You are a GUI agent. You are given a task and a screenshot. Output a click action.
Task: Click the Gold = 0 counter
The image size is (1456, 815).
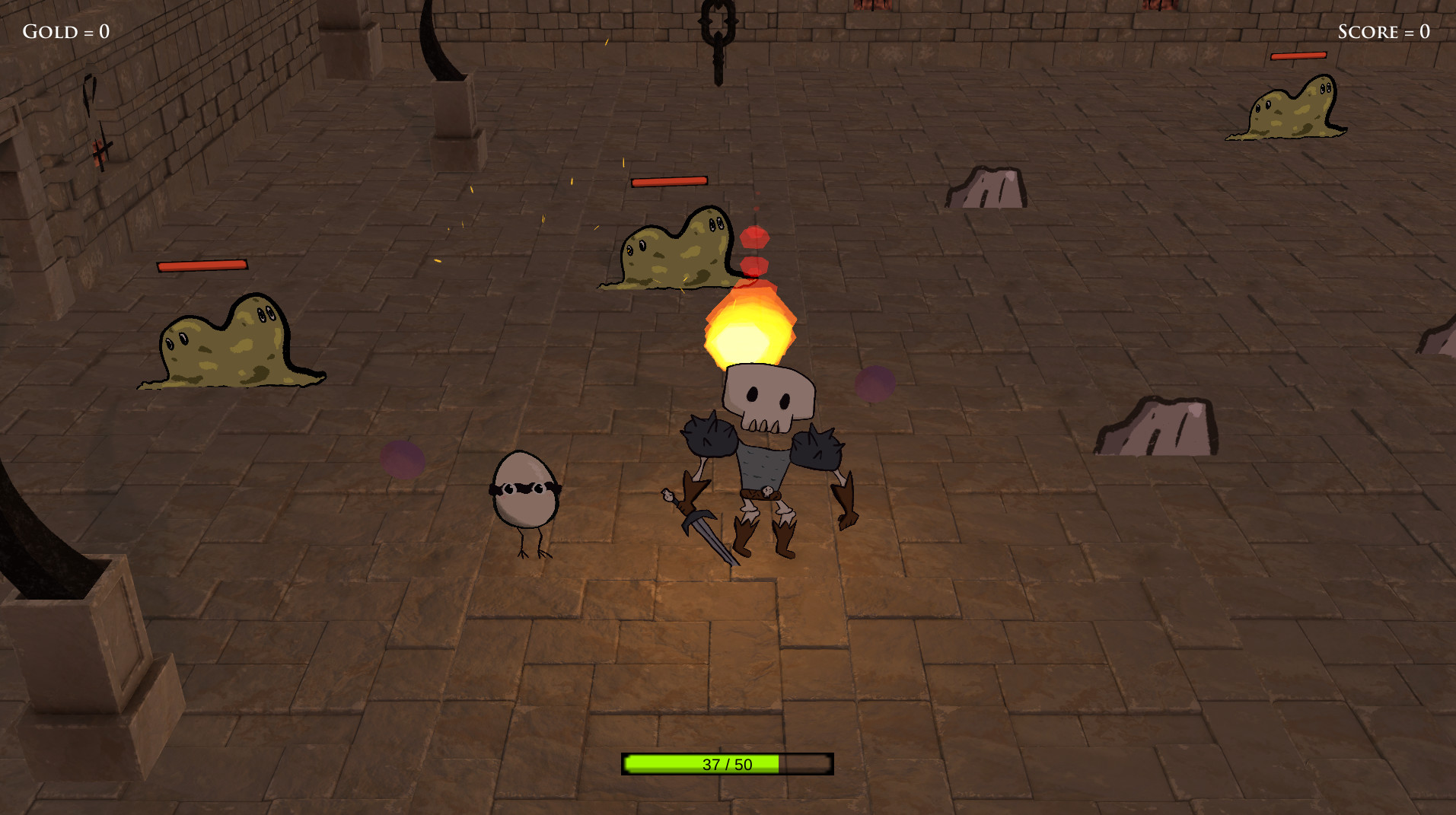point(65,31)
